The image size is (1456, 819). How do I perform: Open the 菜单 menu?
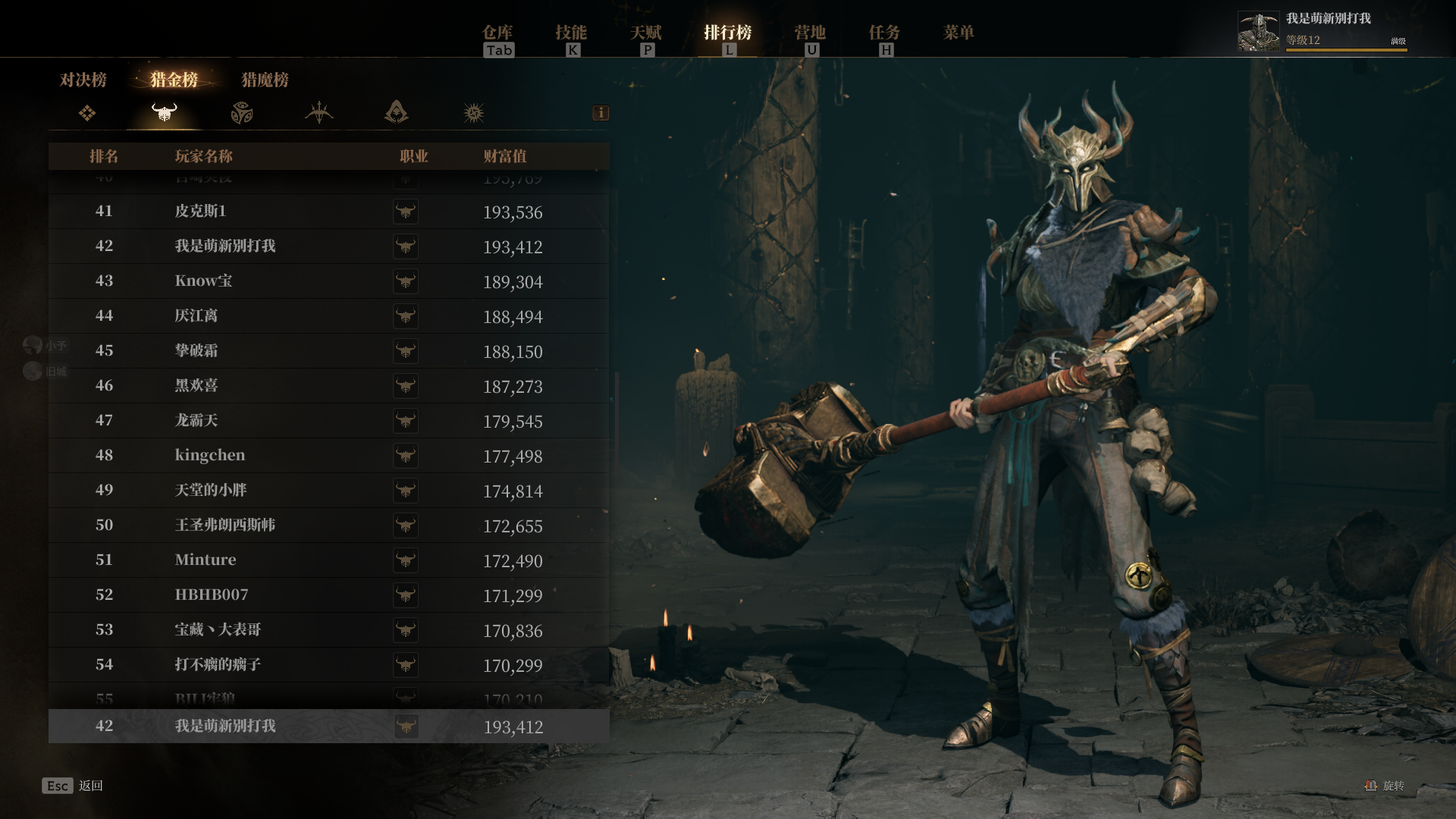point(959,33)
